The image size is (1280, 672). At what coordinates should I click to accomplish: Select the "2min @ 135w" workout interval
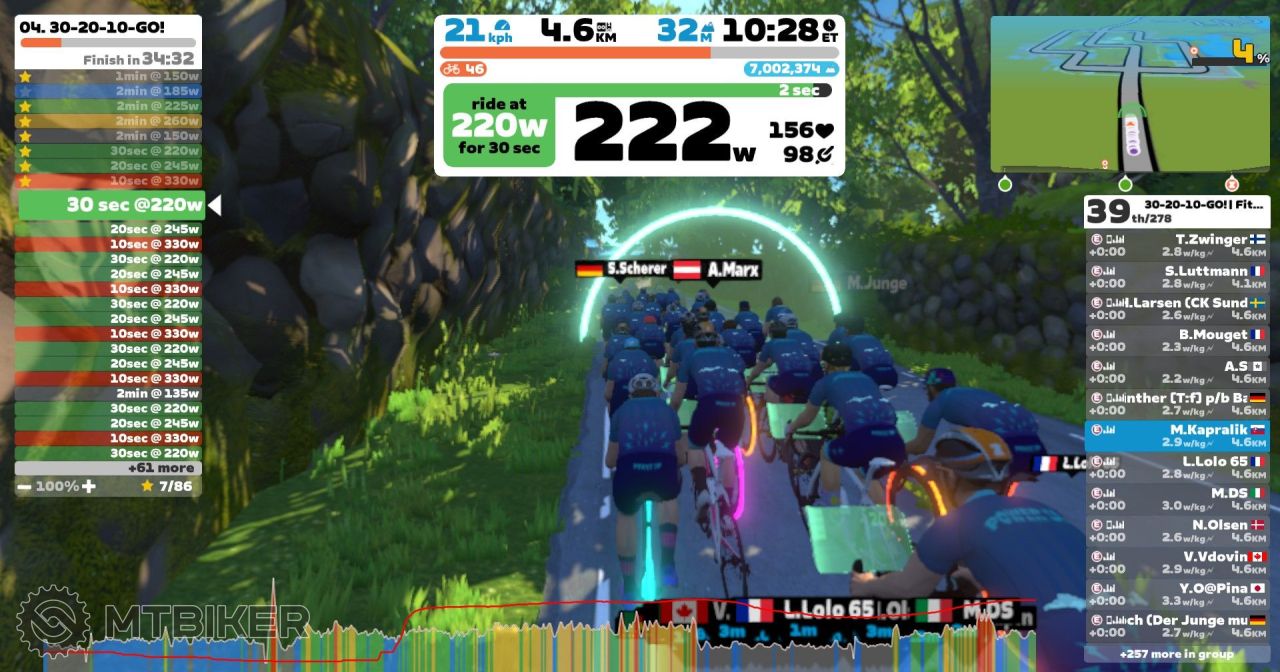click(x=108, y=393)
